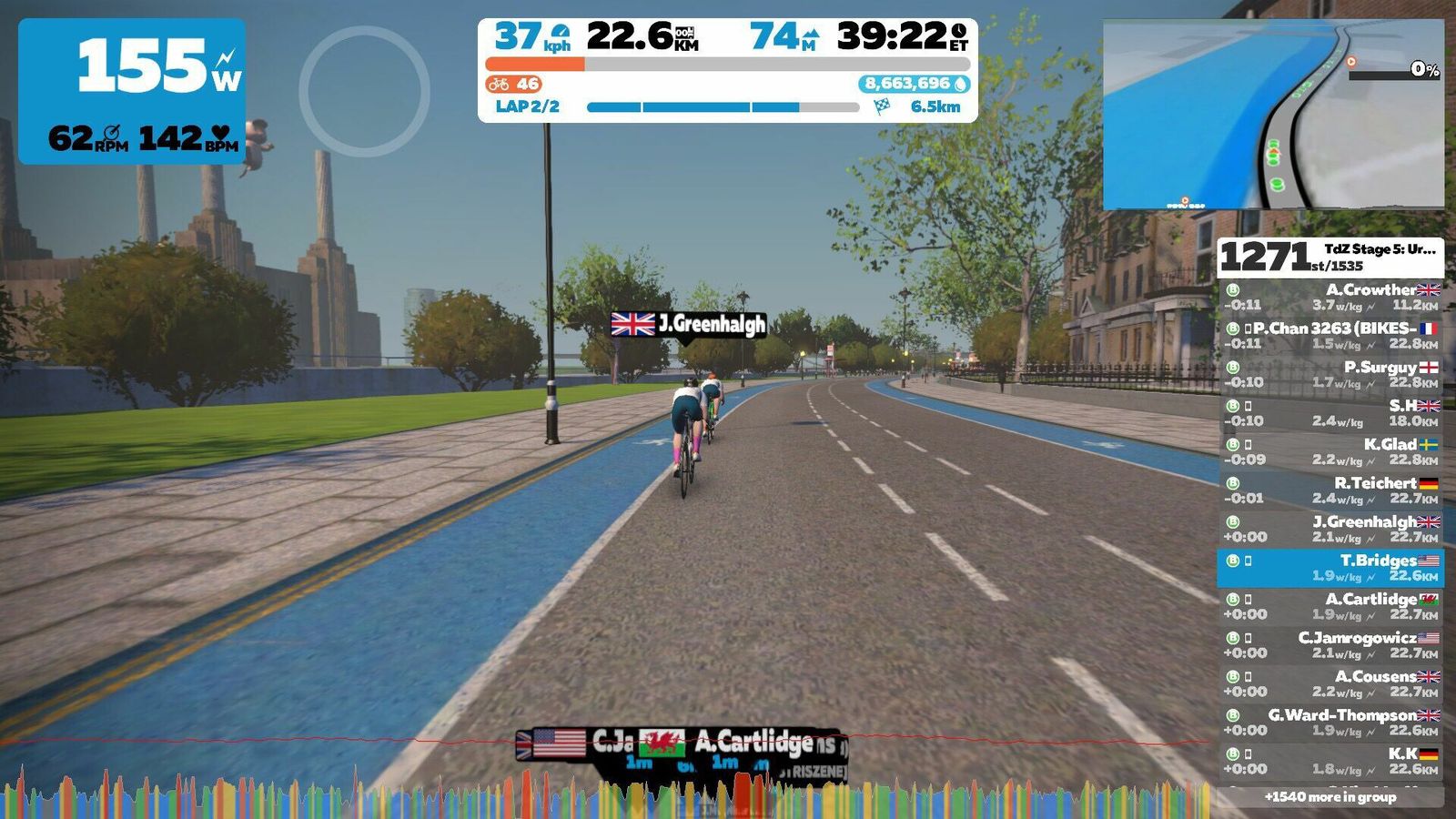
Task: Click the 155 W power panel
Action: click(x=132, y=91)
